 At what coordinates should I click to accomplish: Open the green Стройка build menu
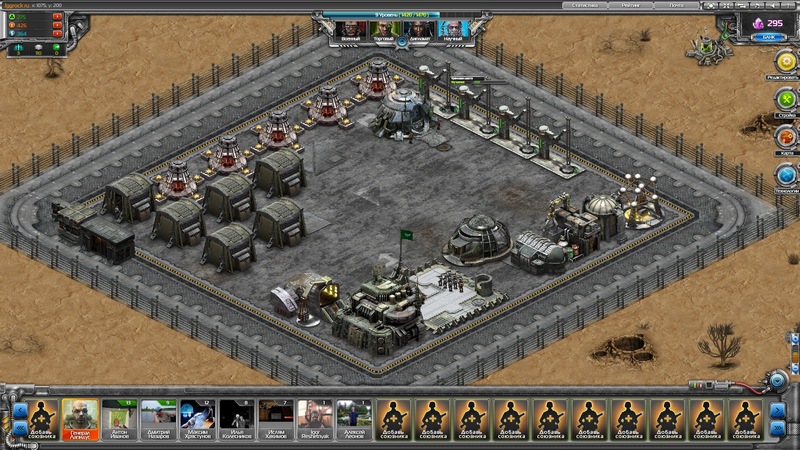click(x=785, y=100)
